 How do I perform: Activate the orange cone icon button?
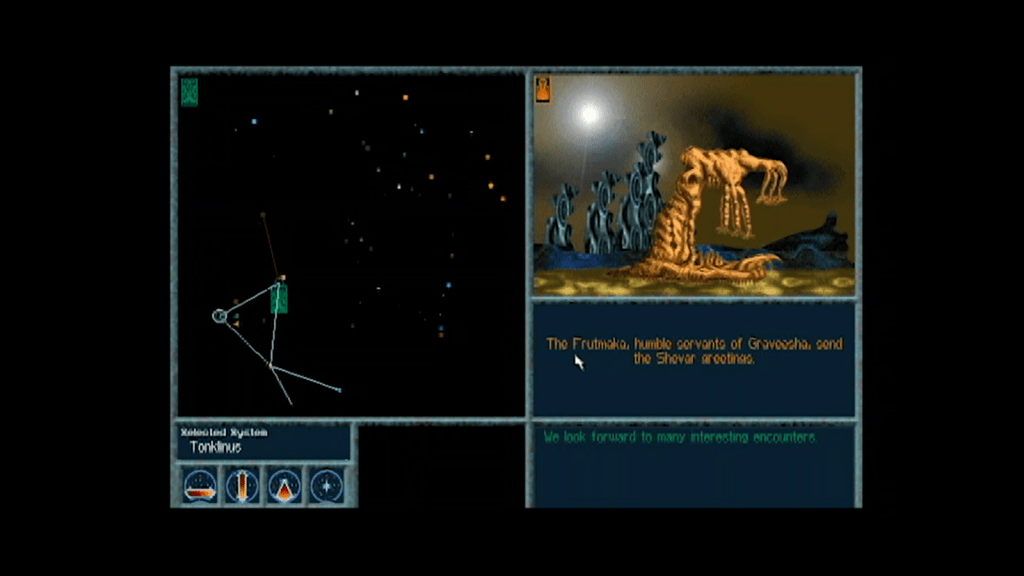[285, 486]
